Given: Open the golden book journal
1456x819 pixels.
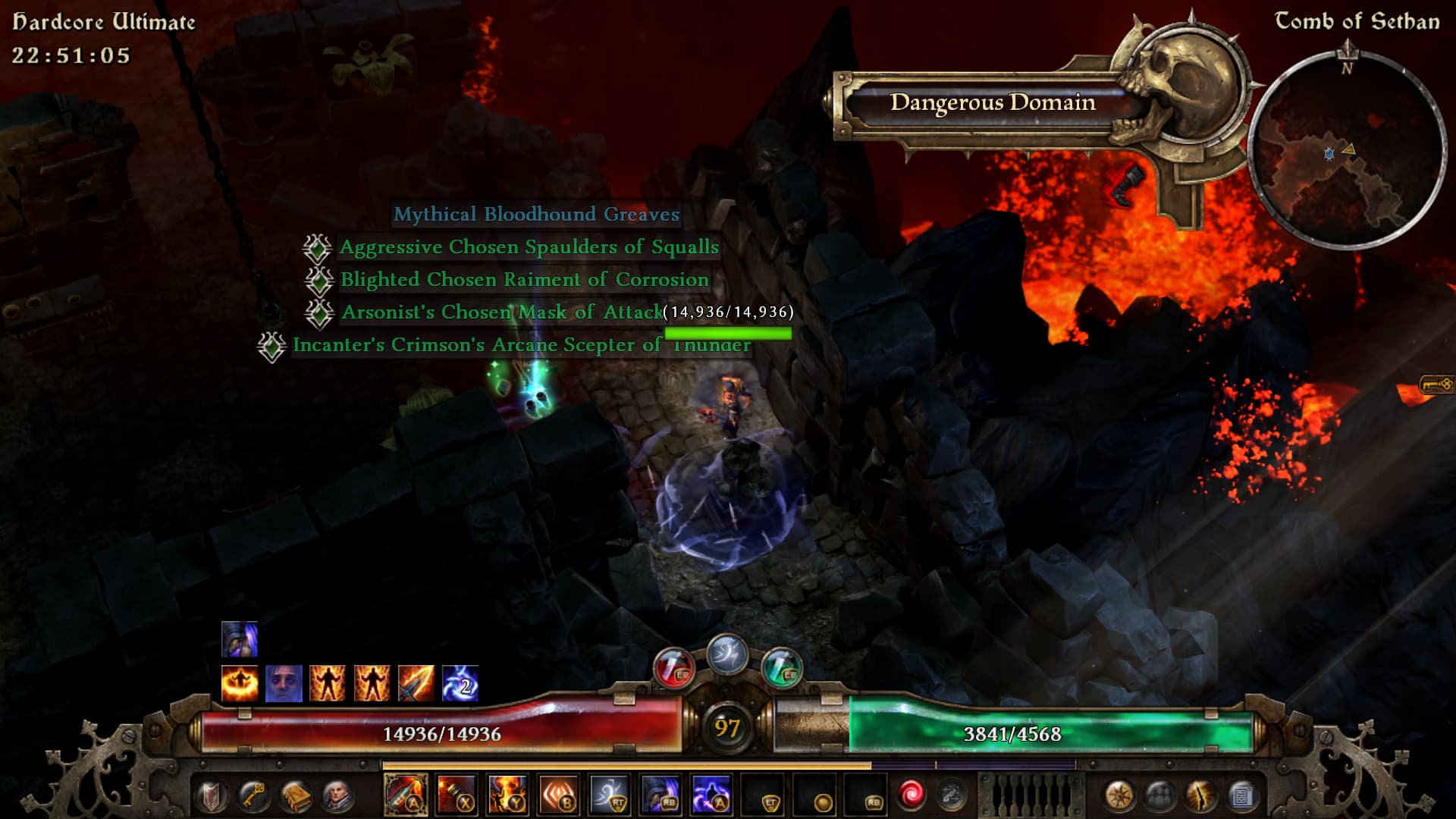Looking at the screenshot, I should point(296,796).
